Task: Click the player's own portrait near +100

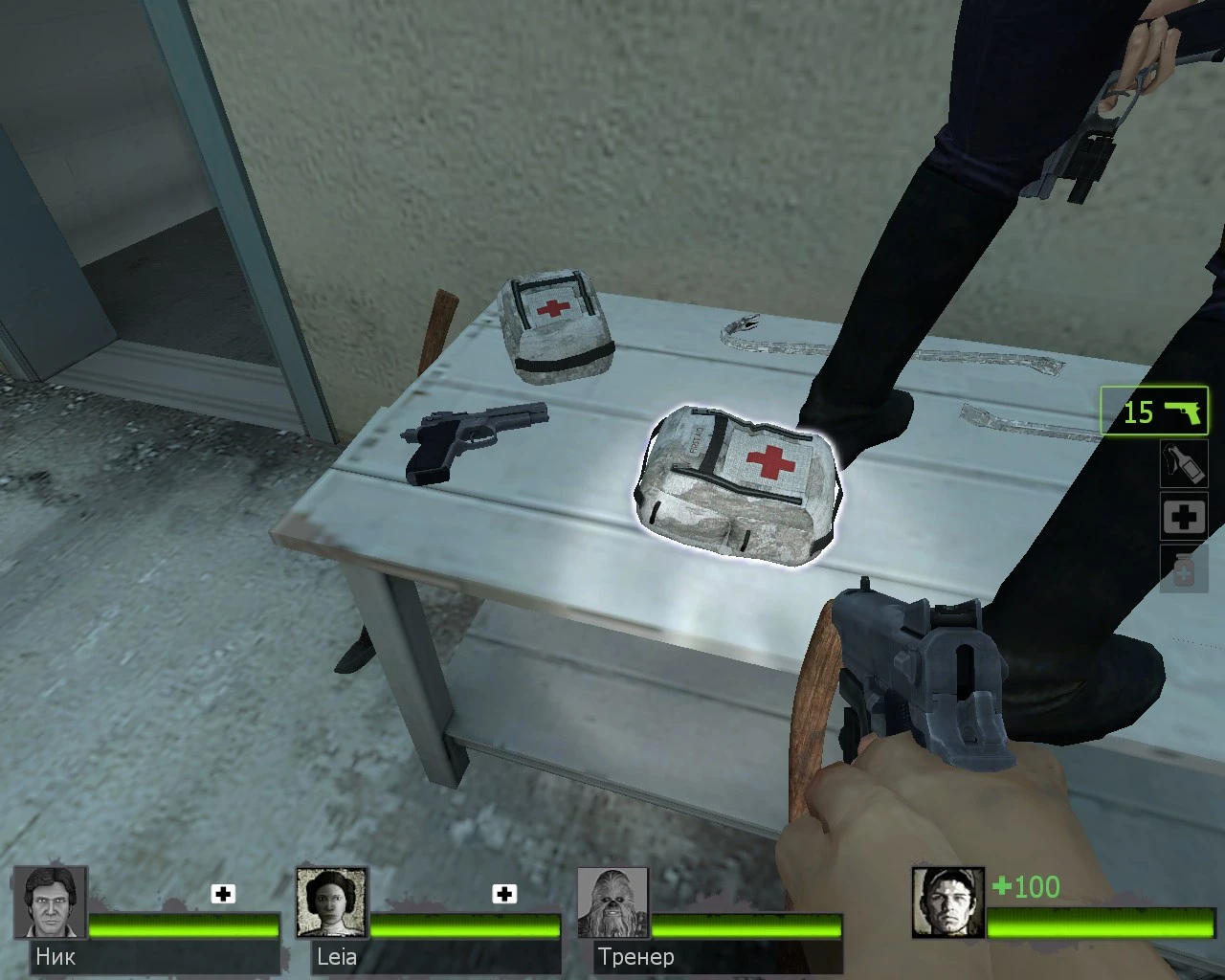Action: [947, 904]
